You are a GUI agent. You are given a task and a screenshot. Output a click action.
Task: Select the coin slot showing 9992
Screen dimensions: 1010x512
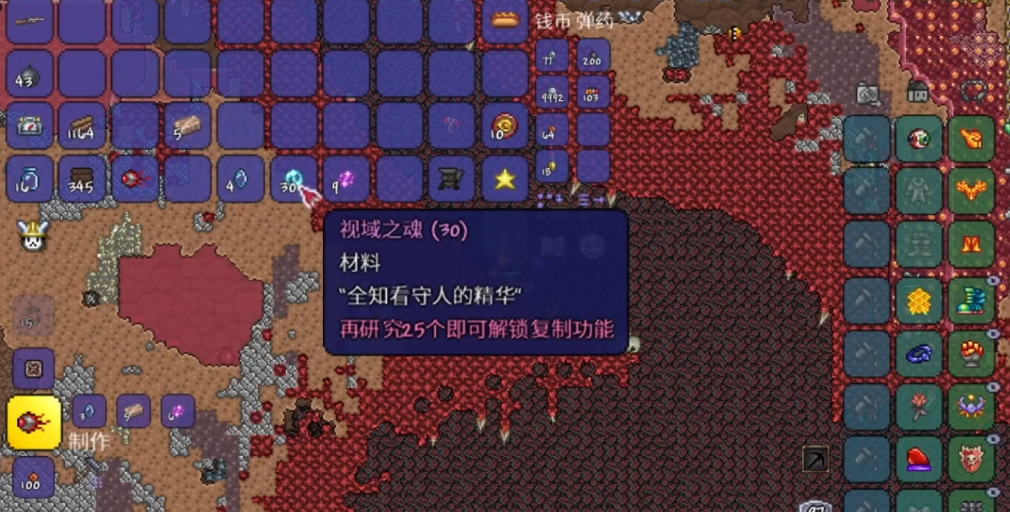552,94
